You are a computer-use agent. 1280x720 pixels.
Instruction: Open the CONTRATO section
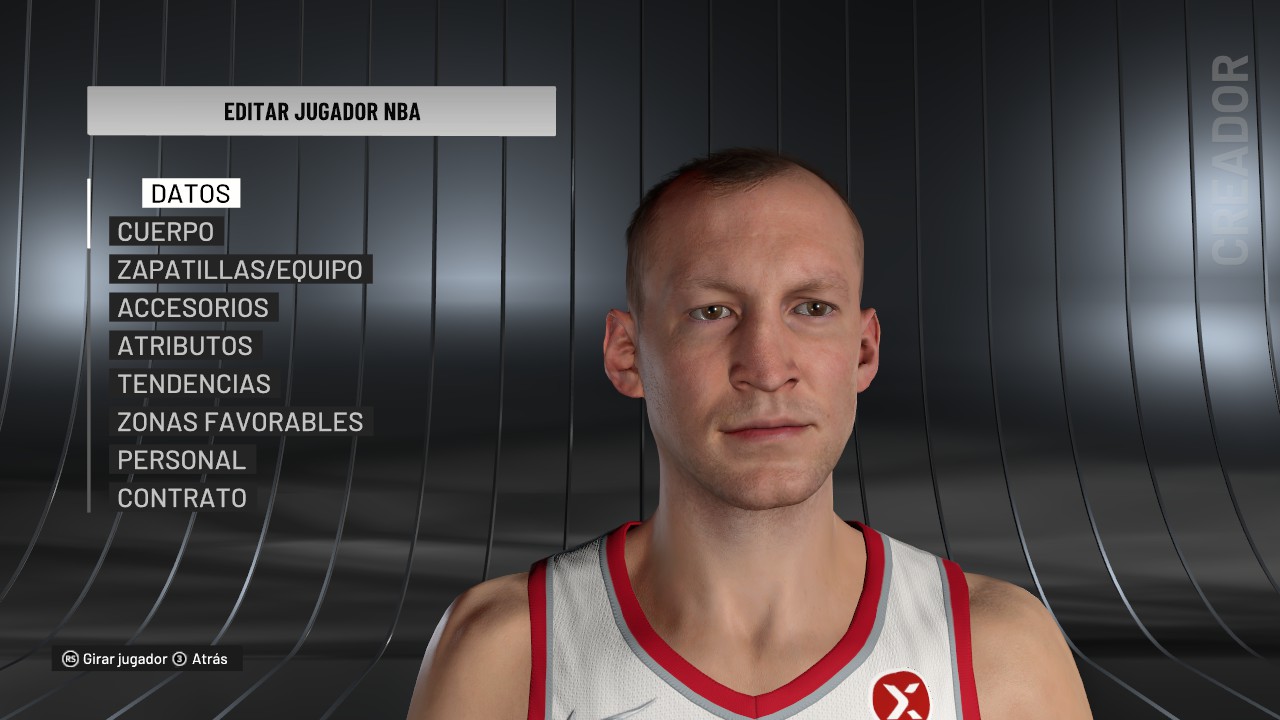pos(181,498)
